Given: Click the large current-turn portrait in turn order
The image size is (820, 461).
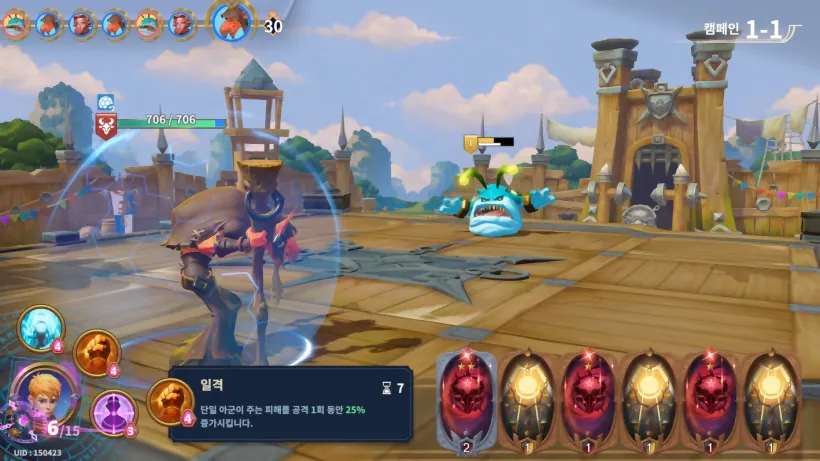Looking at the screenshot, I should coord(231,20).
